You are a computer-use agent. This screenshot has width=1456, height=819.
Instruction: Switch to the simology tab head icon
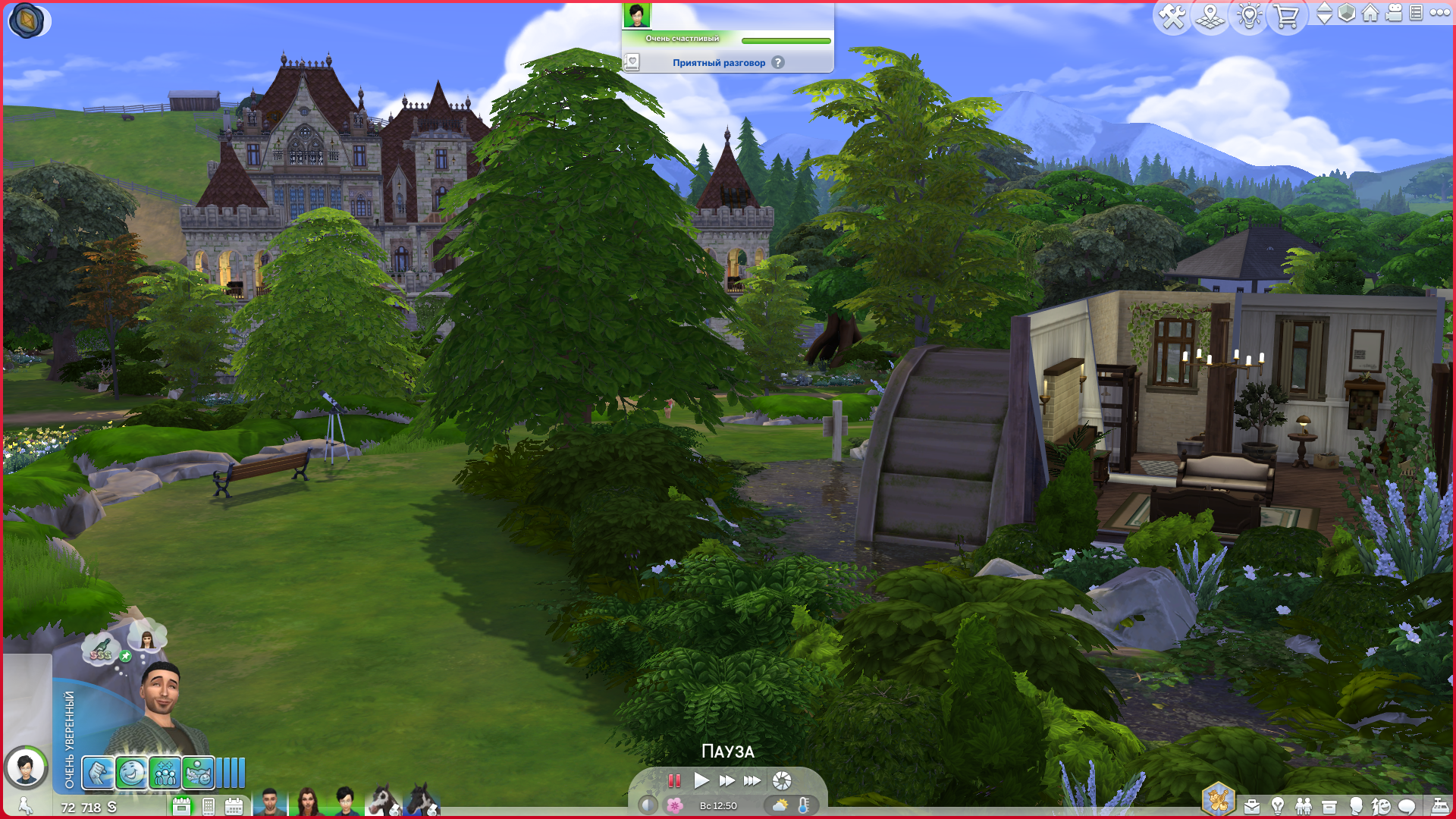tap(1356, 805)
